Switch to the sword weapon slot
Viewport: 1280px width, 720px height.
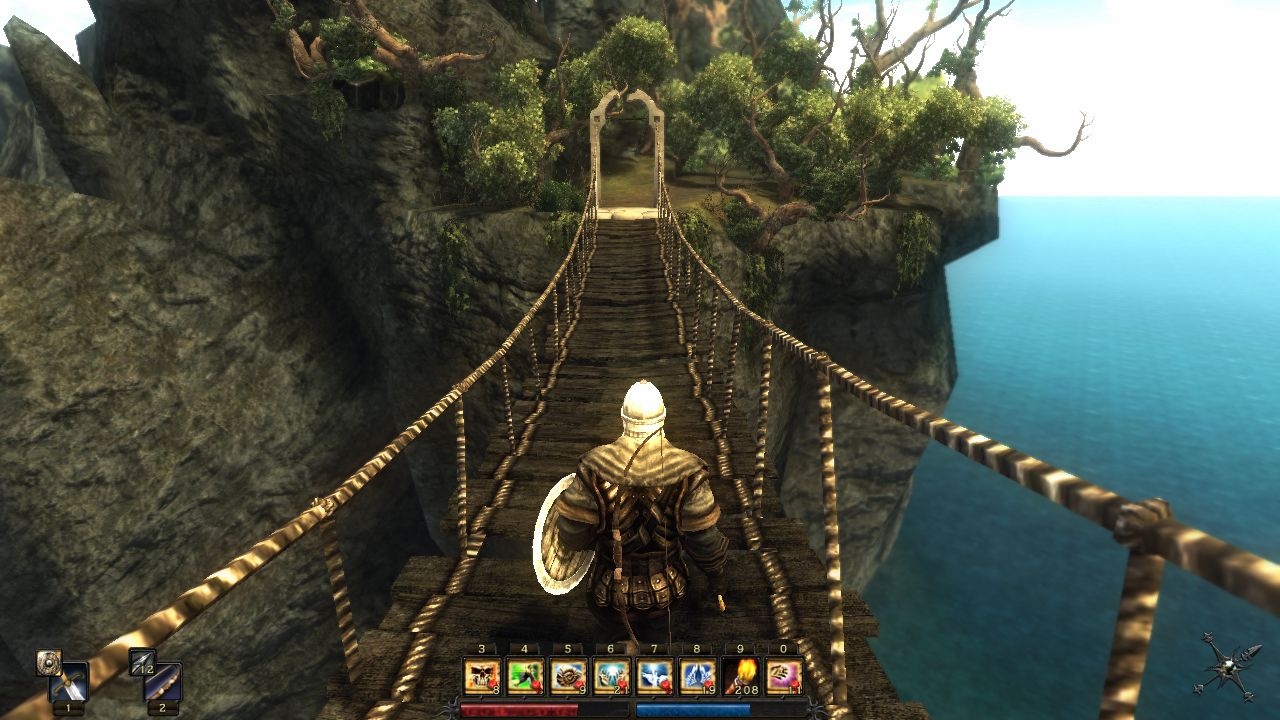coord(69,683)
